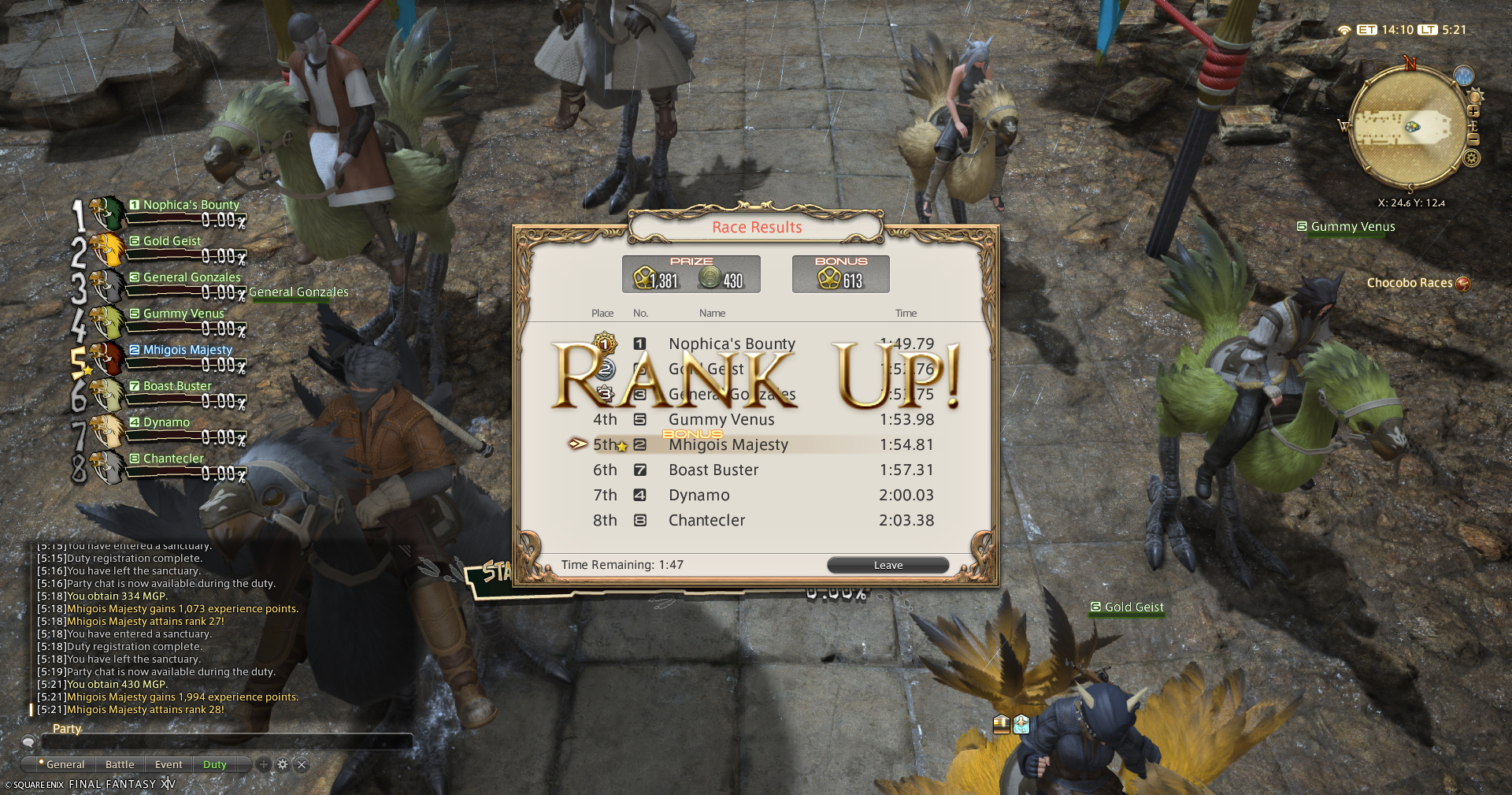Switch to the General chat tab
This screenshot has width=1512, height=795.
tap(65, 764)
